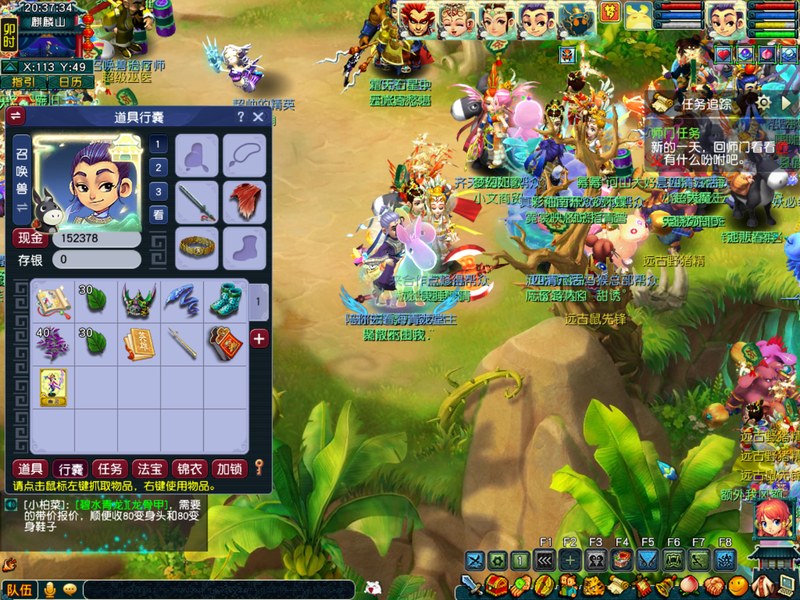Click the smiley face emoticon icon
Image resolution: width=800 pixels, height=600 pixels.
737,585
